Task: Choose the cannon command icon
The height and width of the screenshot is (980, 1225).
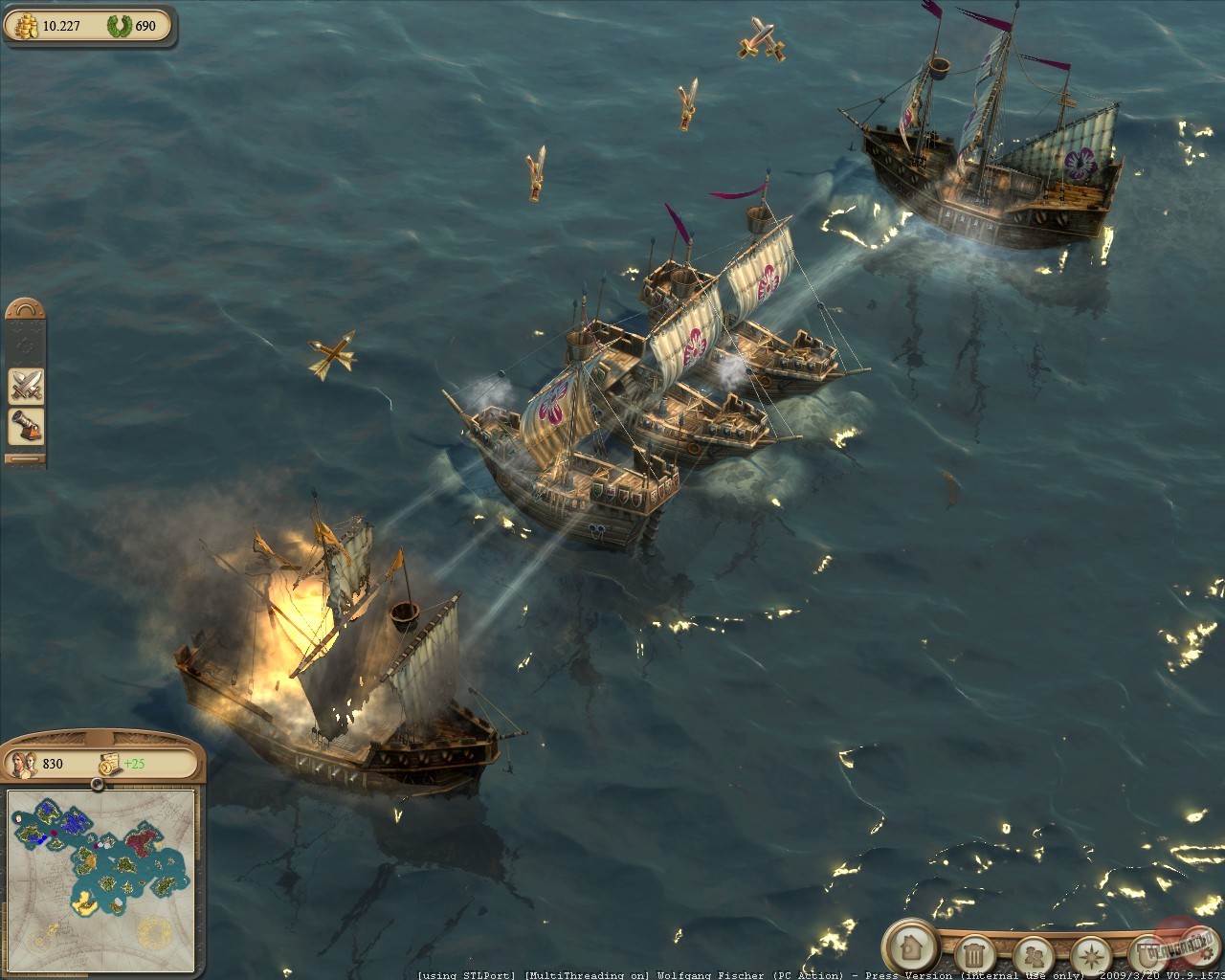Action: (x=26, y=427)
